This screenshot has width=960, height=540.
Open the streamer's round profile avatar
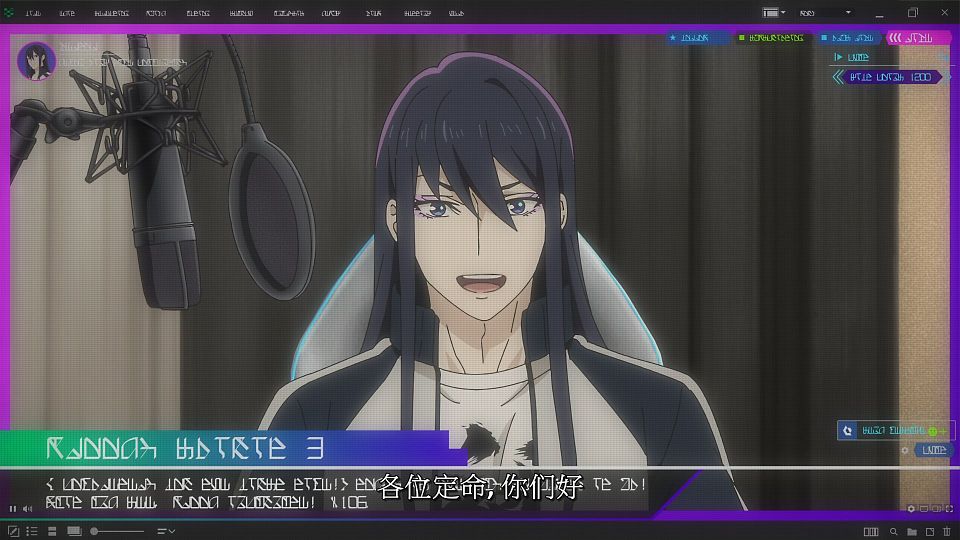37,61
